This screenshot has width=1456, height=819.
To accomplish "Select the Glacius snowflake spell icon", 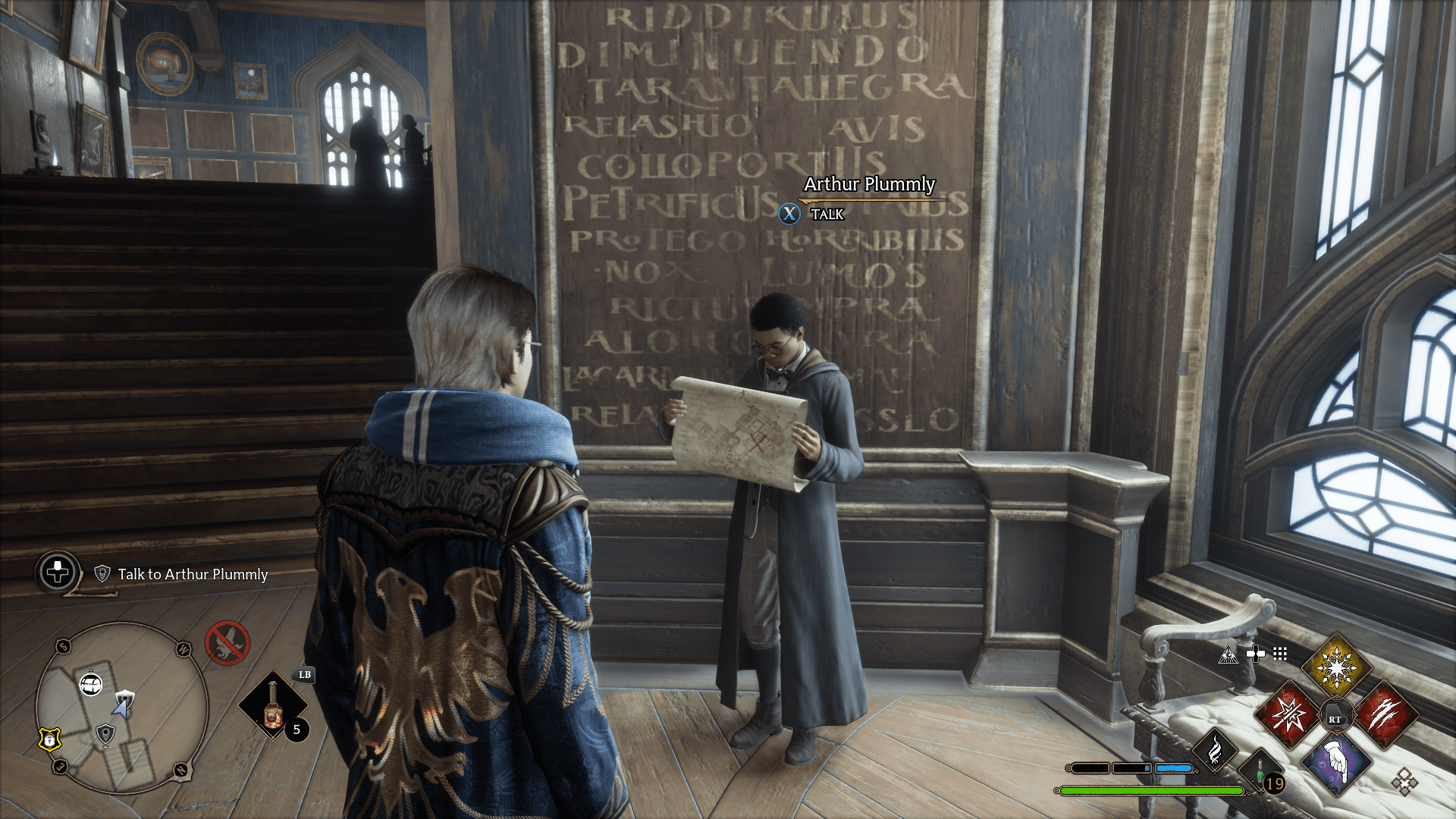I will [1337, 667].
